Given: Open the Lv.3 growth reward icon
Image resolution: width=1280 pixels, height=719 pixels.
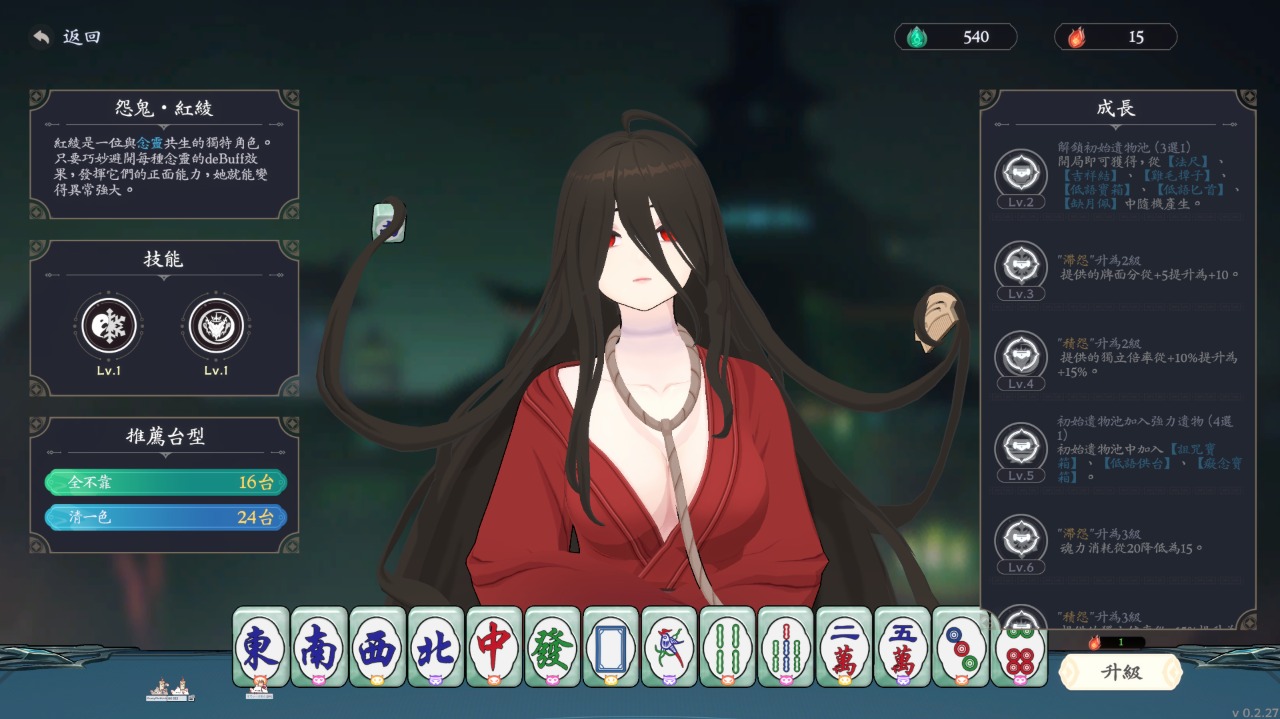Looking at the screenshot, I should point(1020,266).
